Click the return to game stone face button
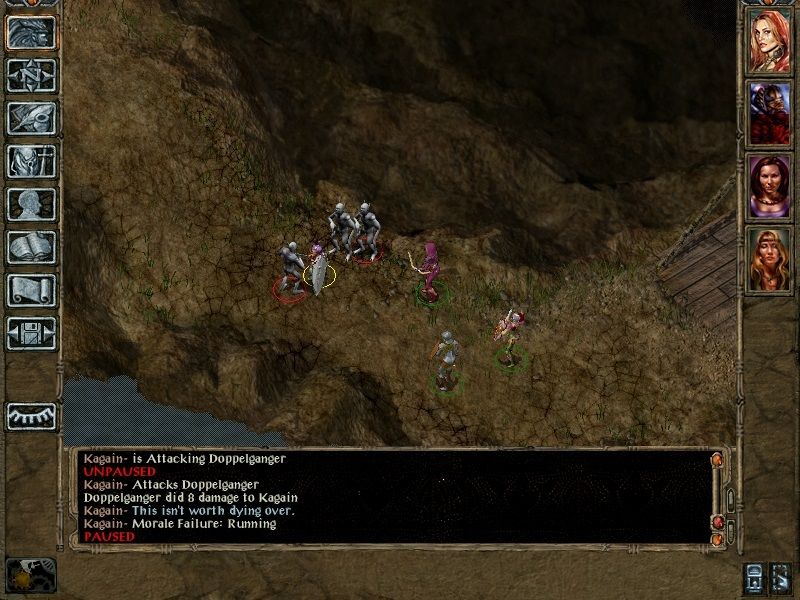 point(31,32)
